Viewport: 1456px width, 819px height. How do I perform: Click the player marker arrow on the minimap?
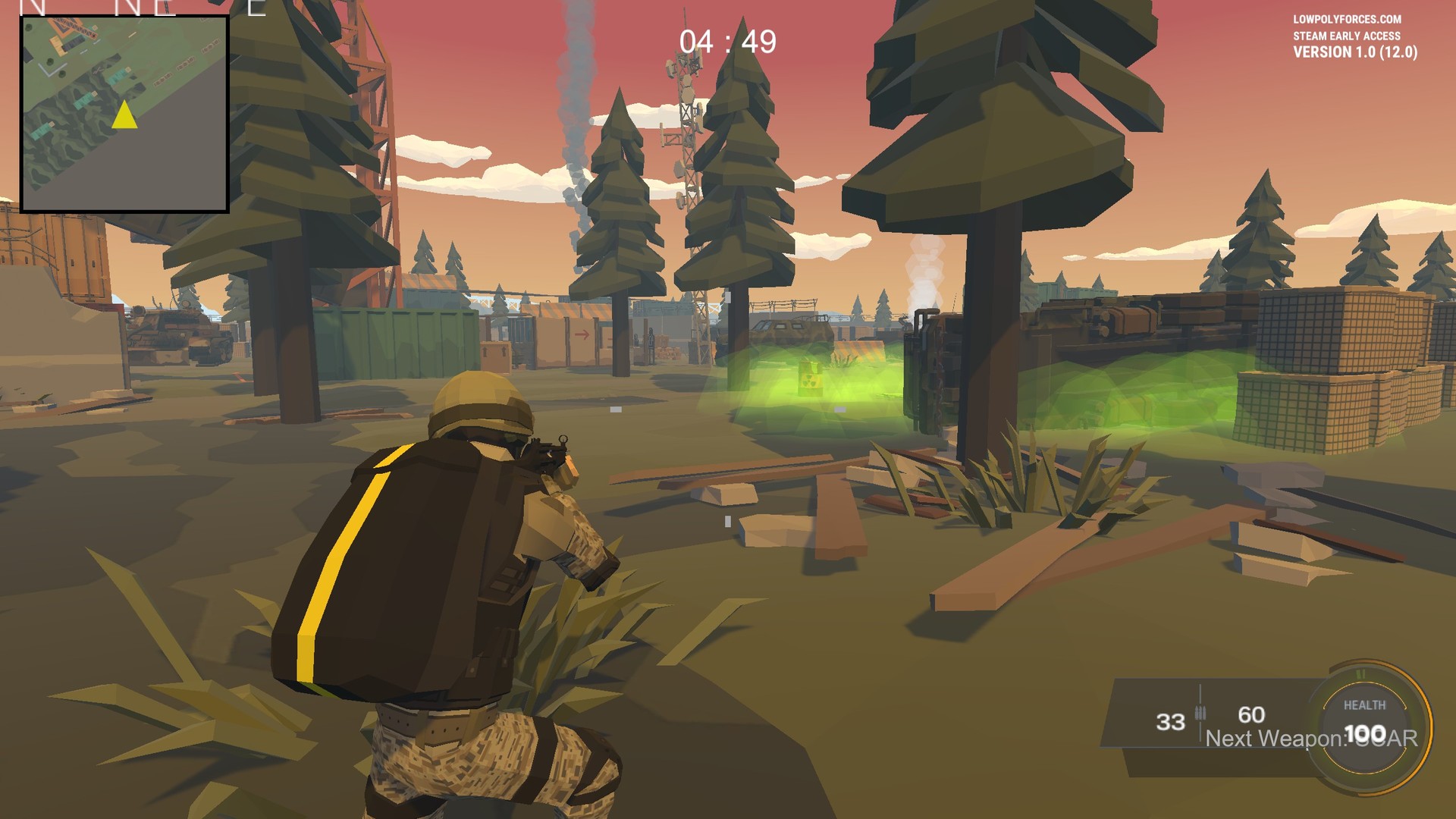tap(123, 118)
